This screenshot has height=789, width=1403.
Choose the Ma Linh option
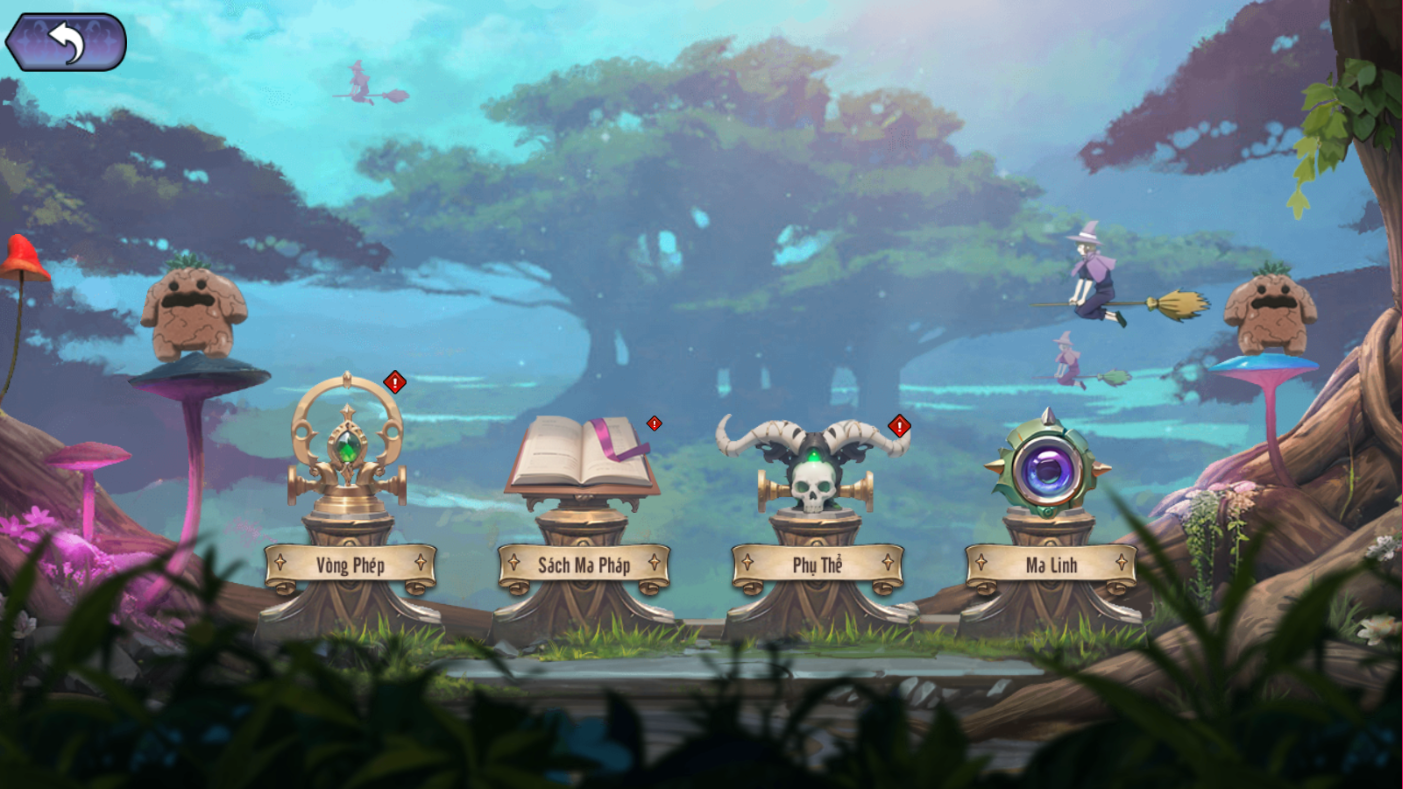click(1051, 566)
